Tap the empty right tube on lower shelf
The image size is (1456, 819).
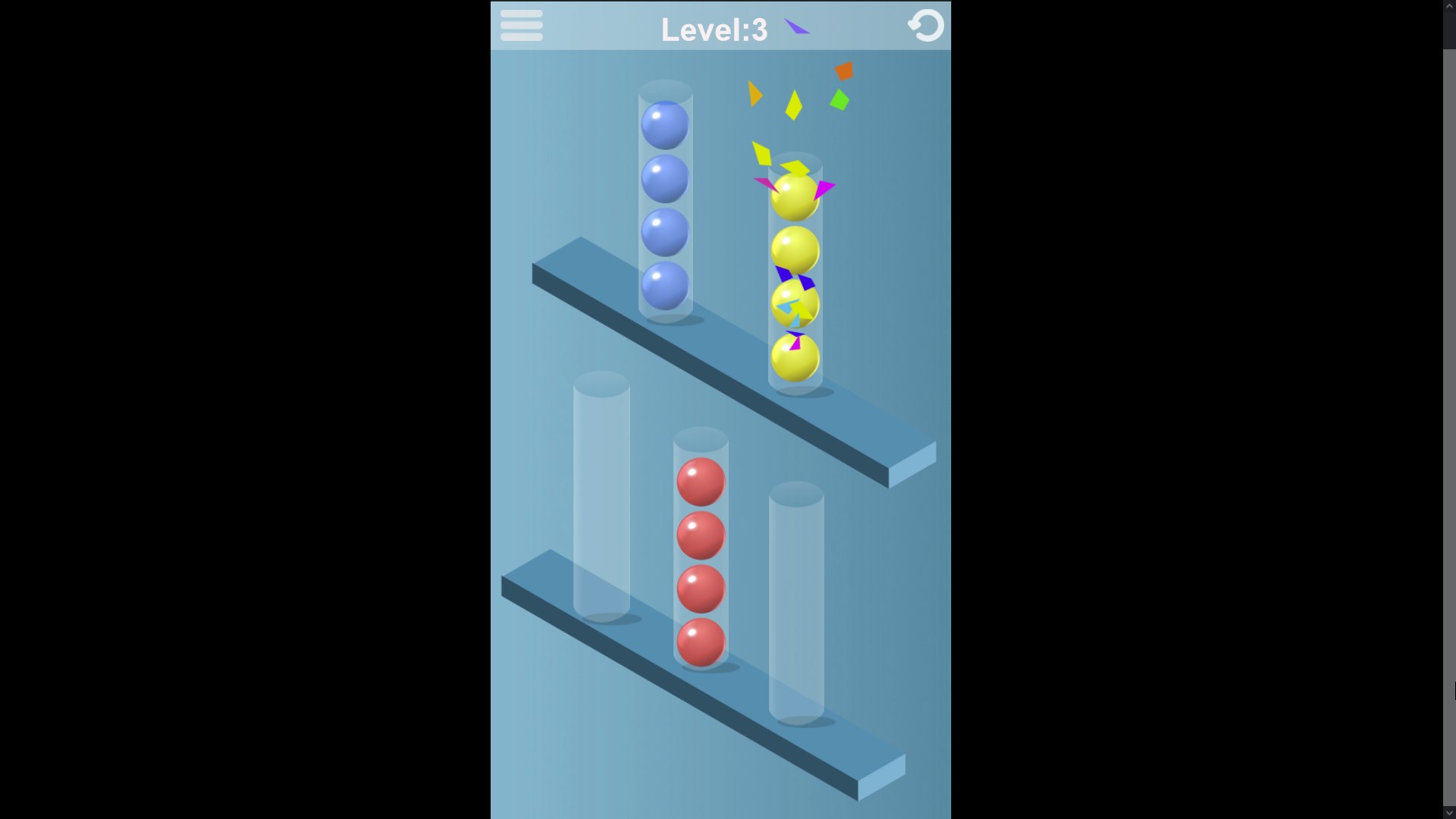coord(795,607)
